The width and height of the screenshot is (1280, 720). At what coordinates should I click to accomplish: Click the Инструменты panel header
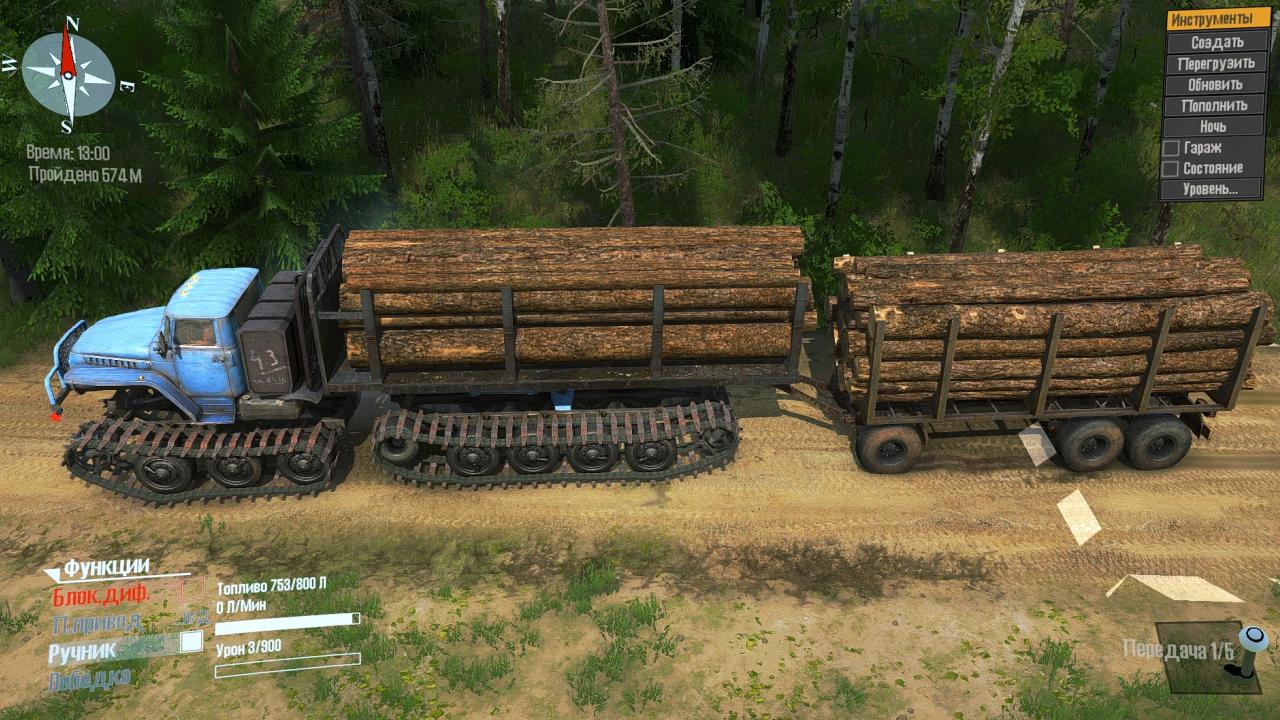(1216, 19)
